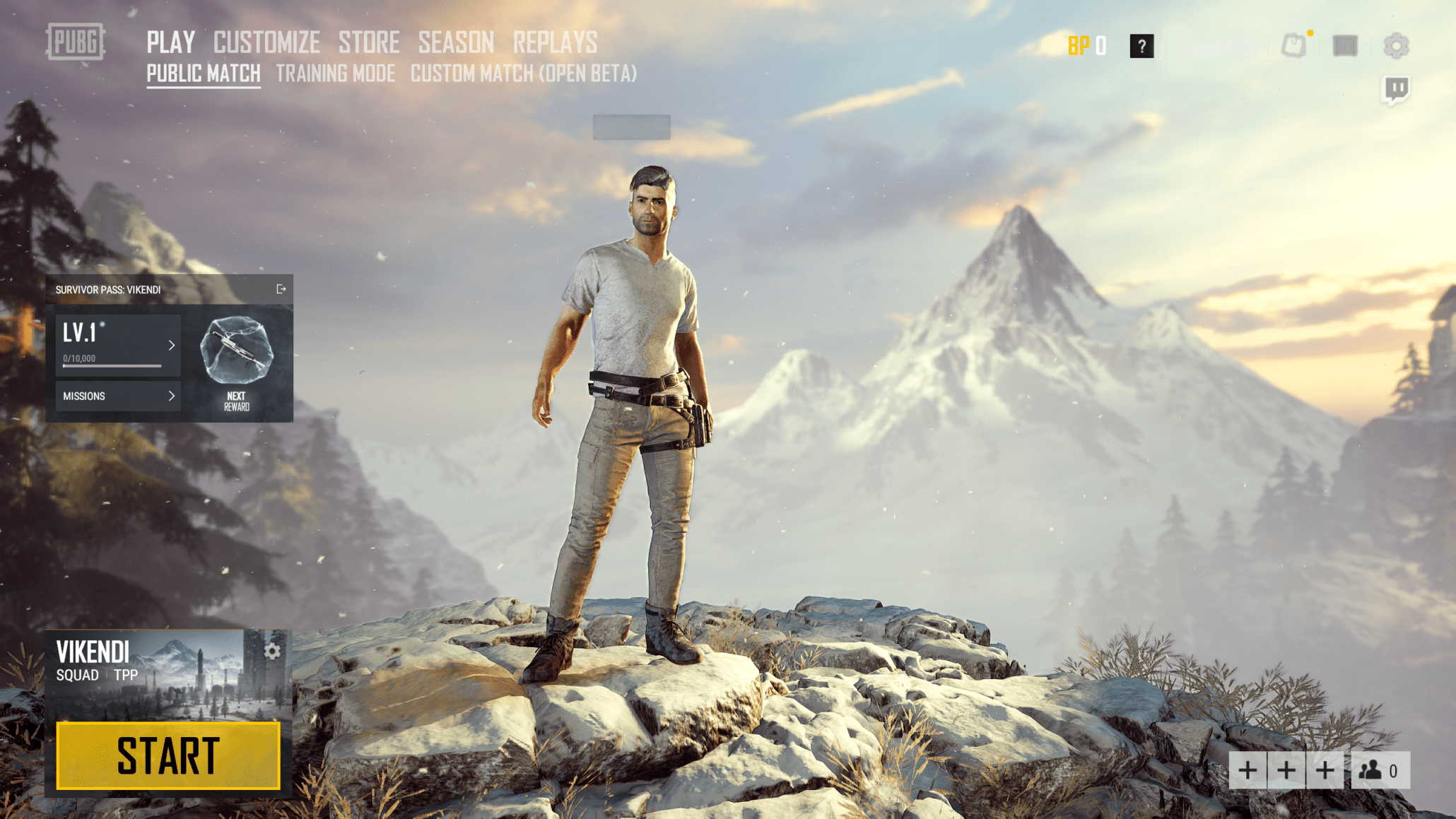
Task: Open map selection gear on the Vikendi card
Action: 271,651
